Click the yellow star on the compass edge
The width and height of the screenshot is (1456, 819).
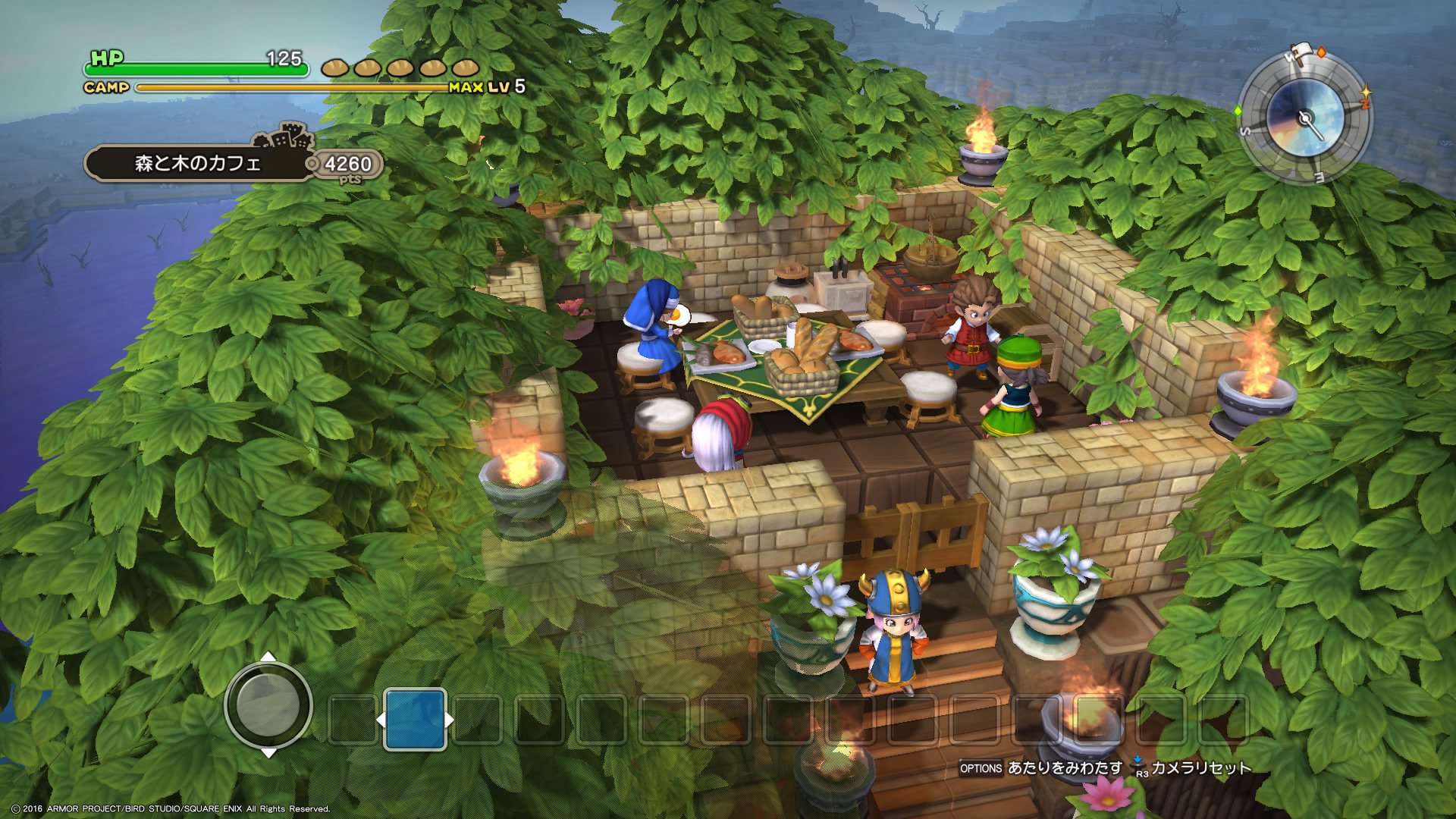point(1367,91)
